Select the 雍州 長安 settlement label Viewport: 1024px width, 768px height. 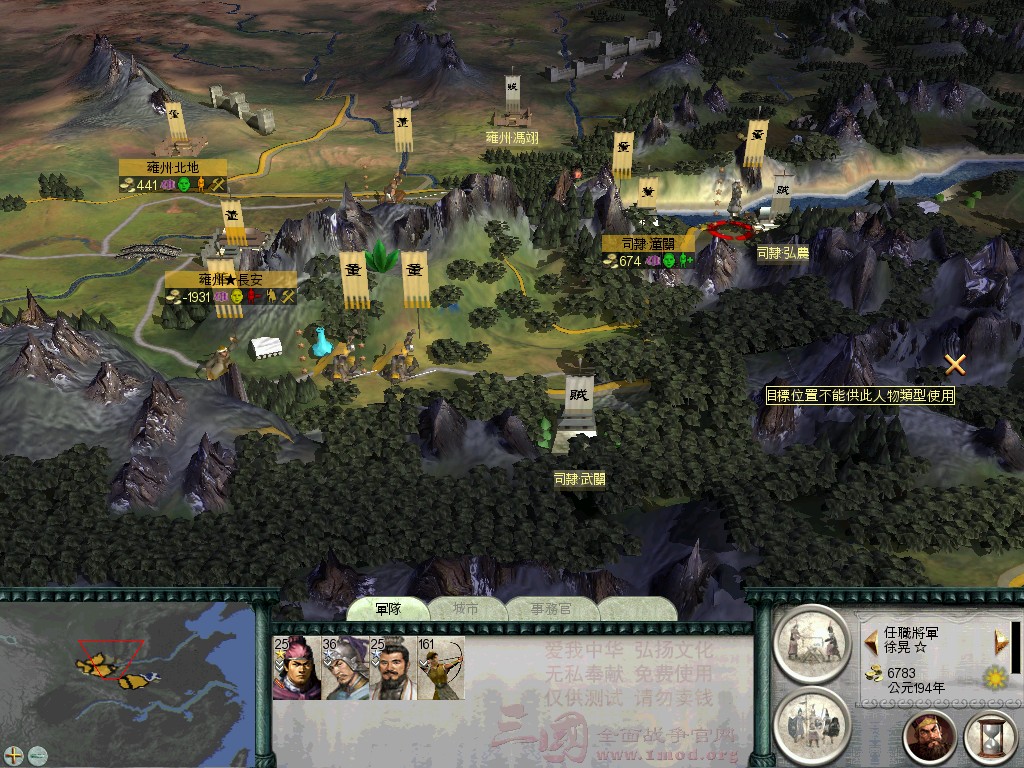(x=232, y=280)
